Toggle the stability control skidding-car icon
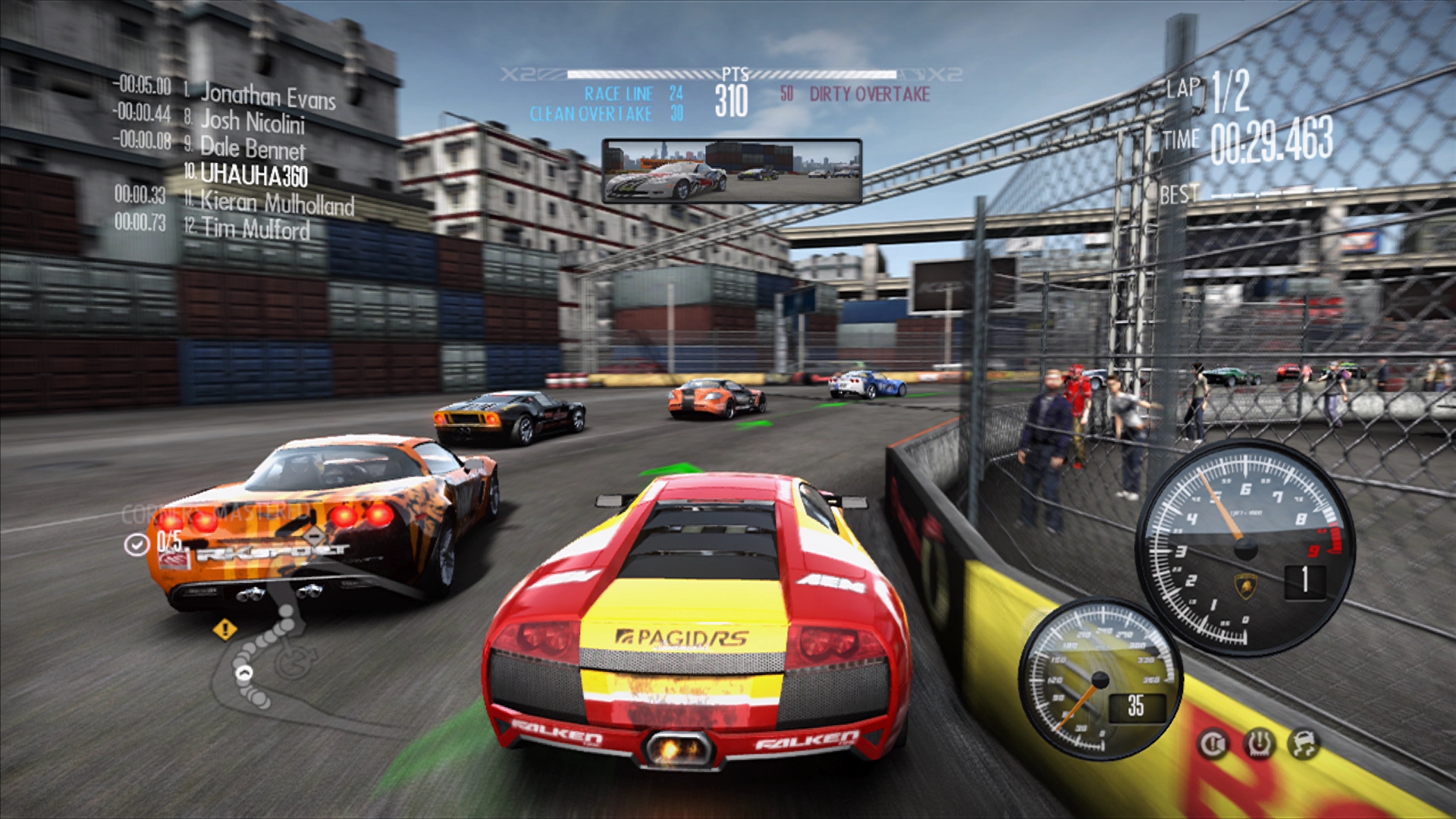The image size is (1456, 819). point(1304,745)
